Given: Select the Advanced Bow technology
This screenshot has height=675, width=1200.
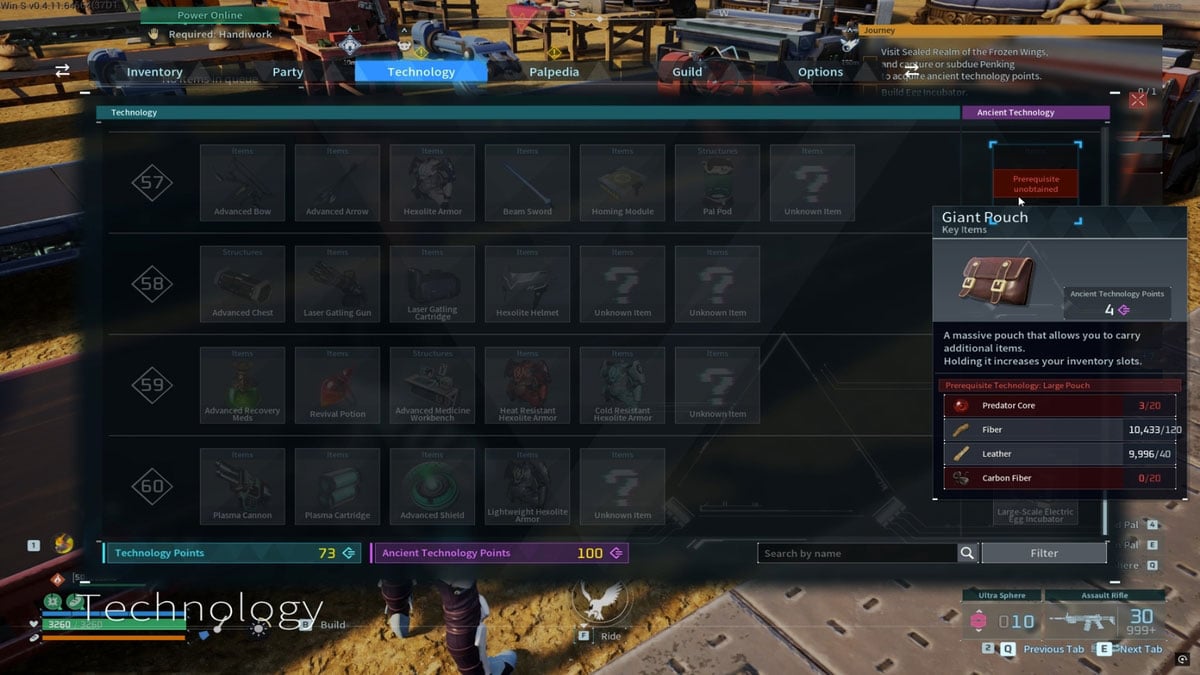Looking at the screenshot, I should [x=242, y=183].
